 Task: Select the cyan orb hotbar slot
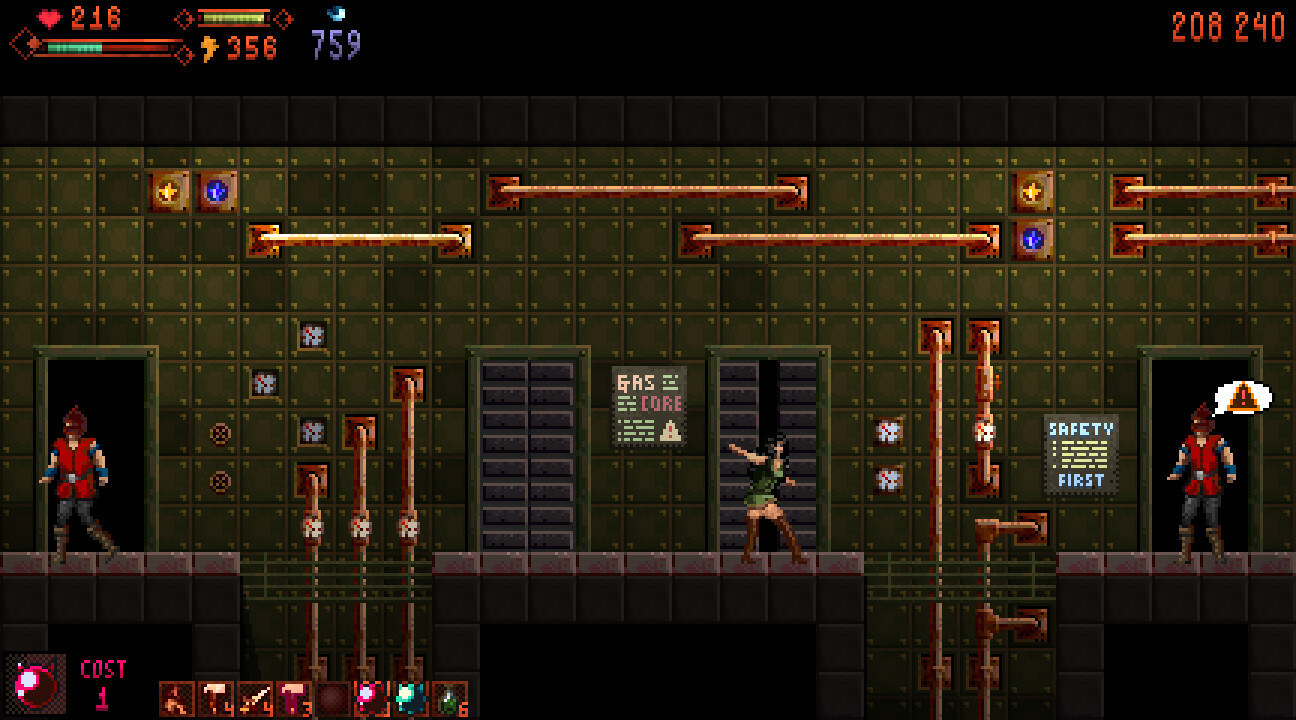pos(410,699)
